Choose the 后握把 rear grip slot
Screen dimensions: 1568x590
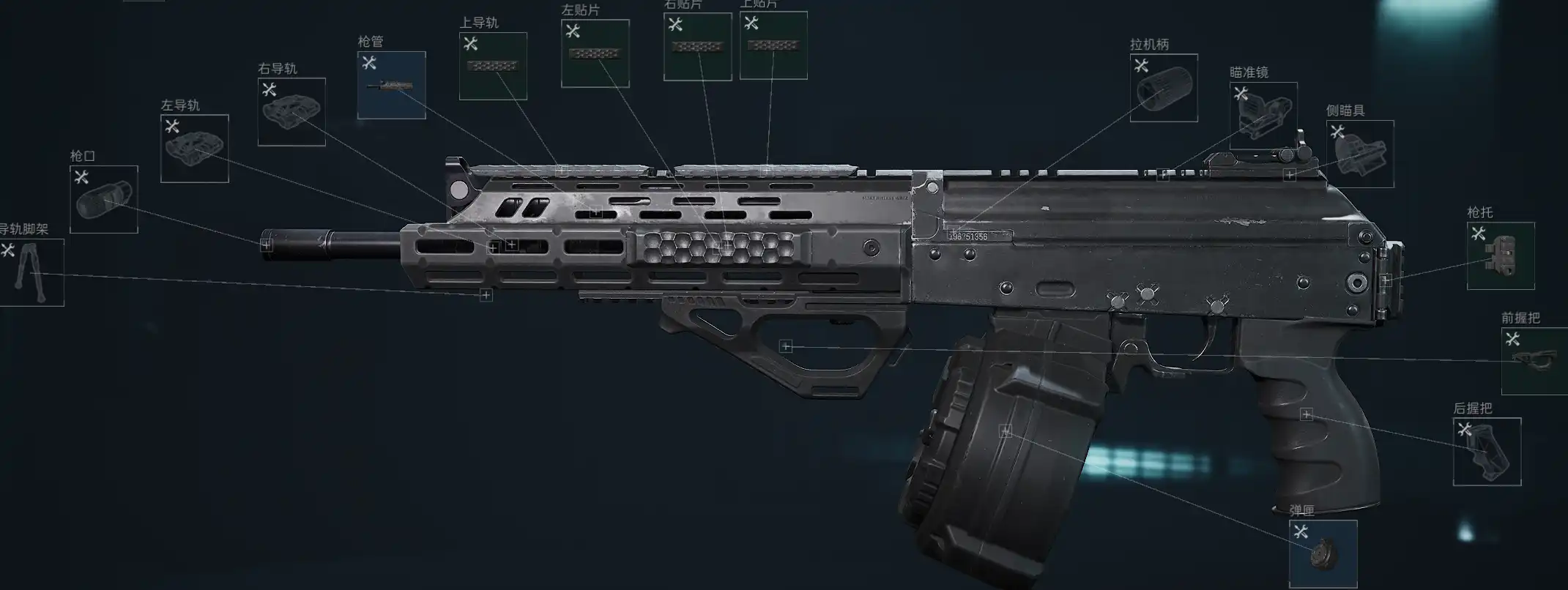1487,452
